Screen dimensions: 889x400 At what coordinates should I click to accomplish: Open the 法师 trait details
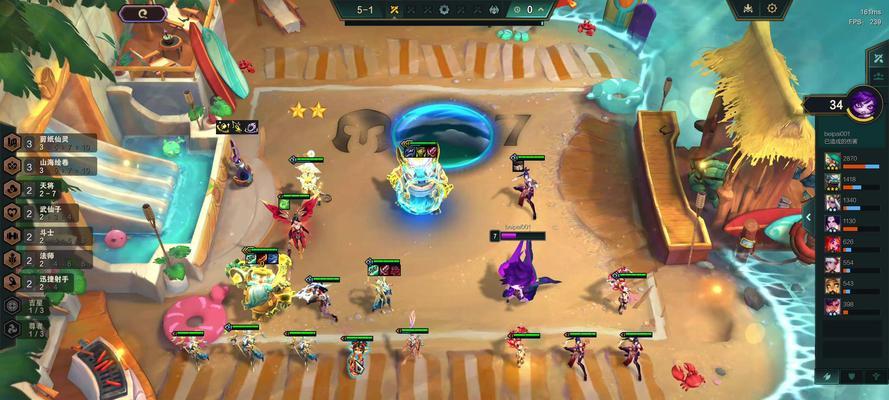(x=50, y=260)
